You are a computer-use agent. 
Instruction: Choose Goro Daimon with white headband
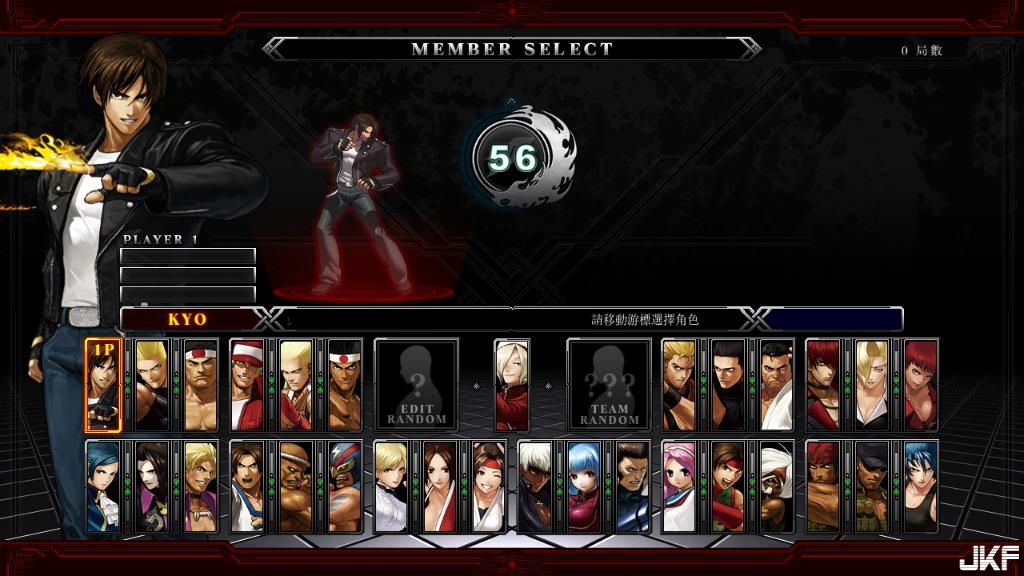pos(200,385)
